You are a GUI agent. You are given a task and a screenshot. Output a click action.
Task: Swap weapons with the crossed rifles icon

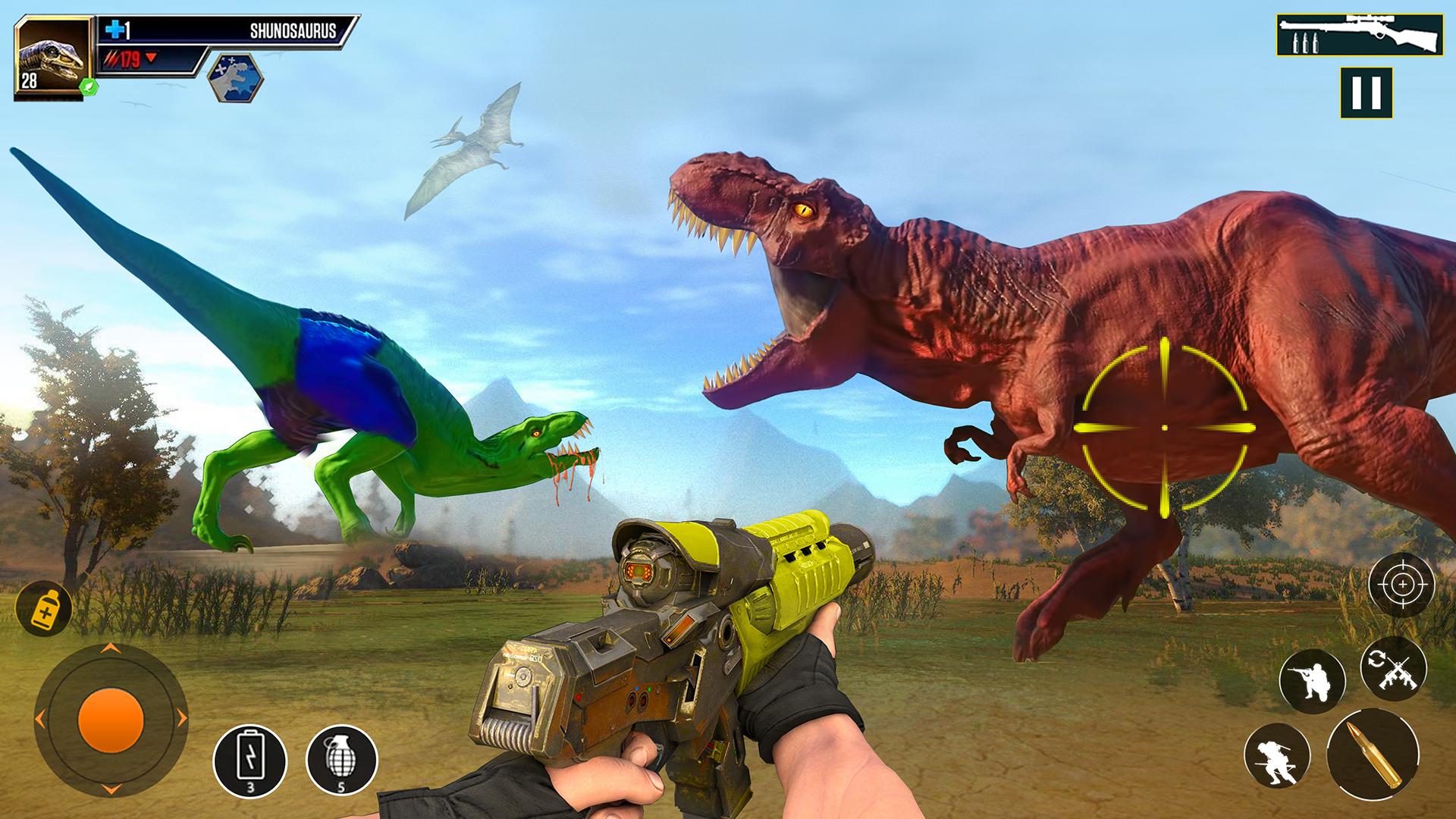(x=1393, y=667)
